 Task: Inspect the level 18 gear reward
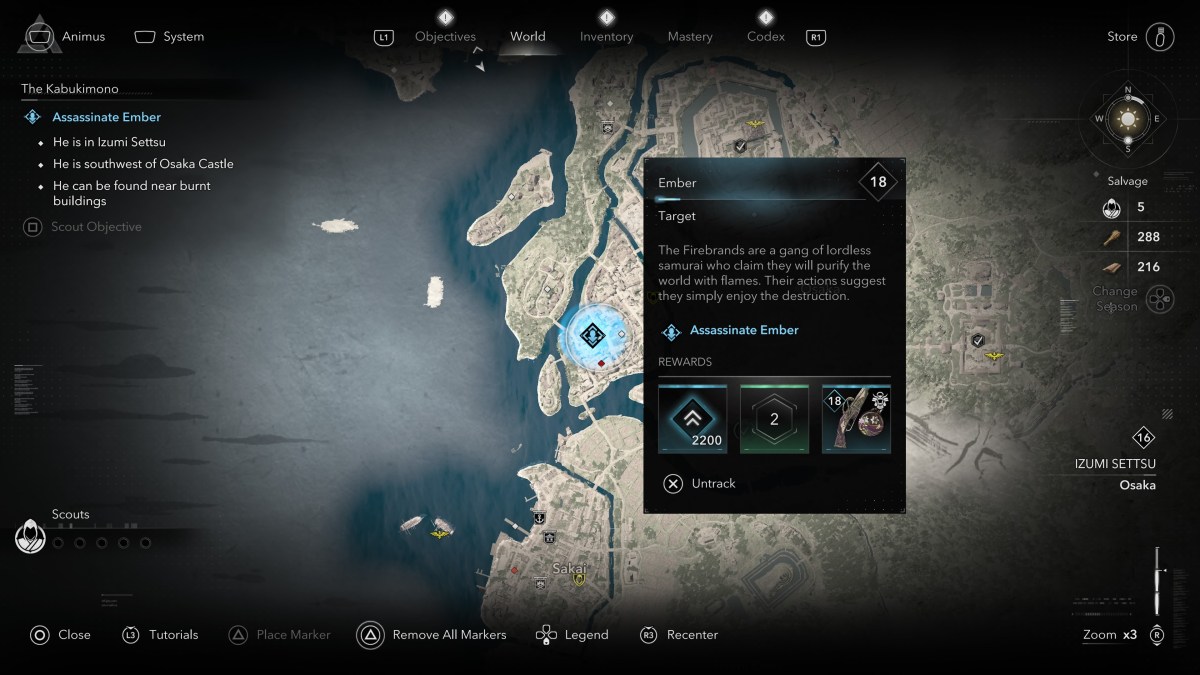point(856,419)
